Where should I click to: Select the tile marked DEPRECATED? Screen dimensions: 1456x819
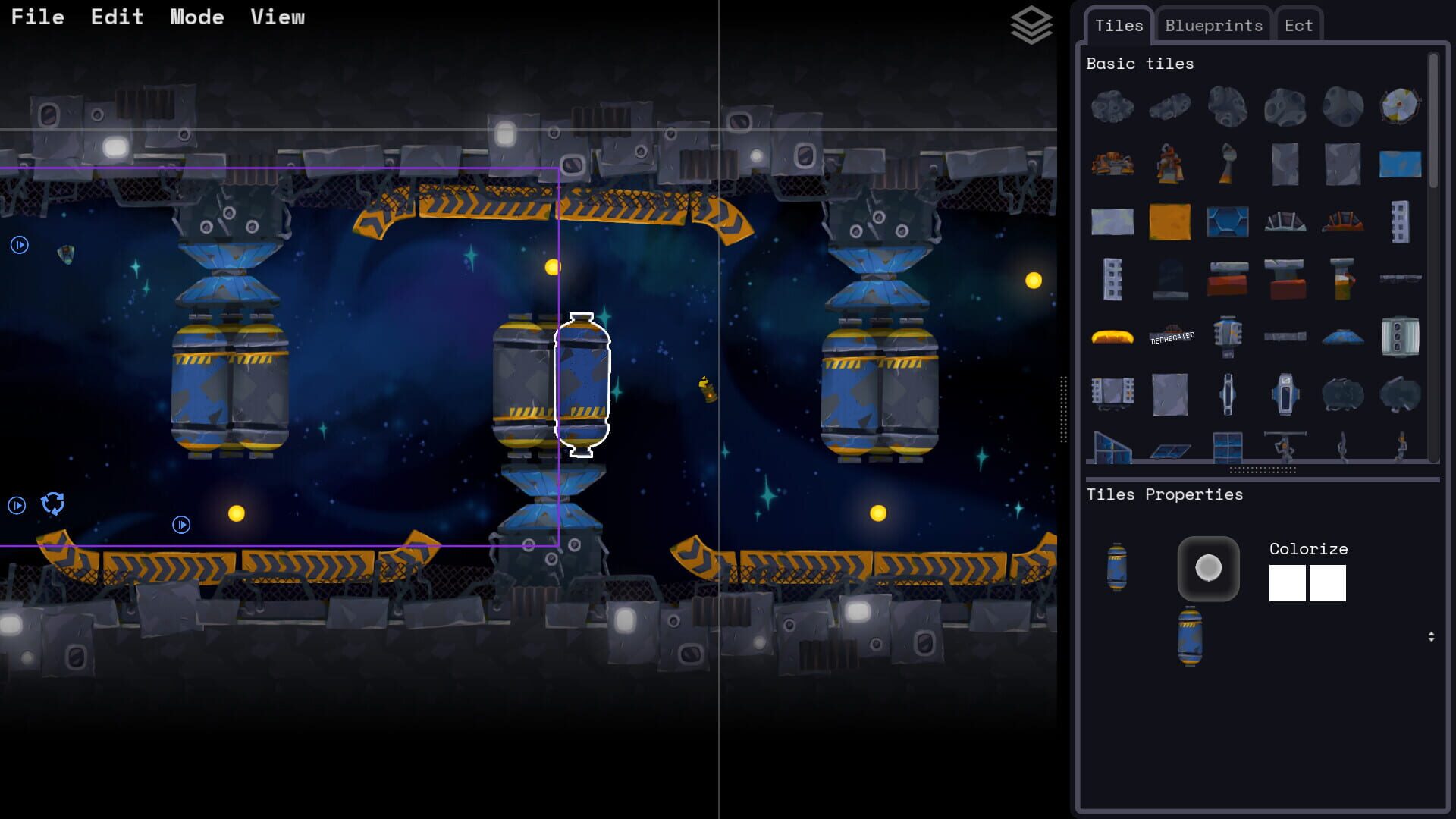[1172, 335]
